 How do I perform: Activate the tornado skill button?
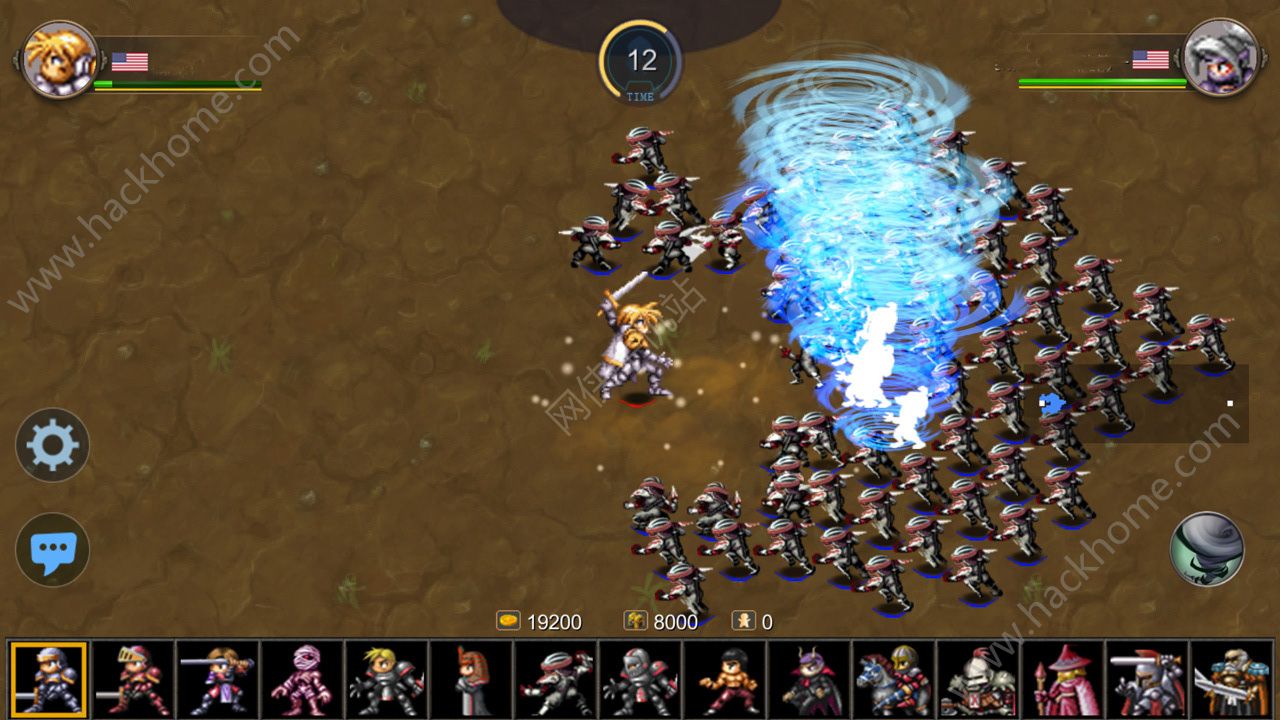click(x=1207, y=549)
